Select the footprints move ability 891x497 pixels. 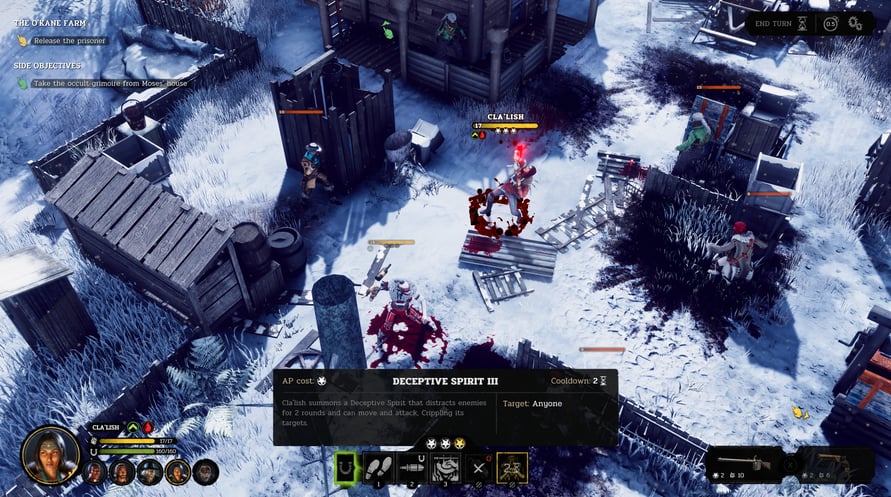pos(379,466)
